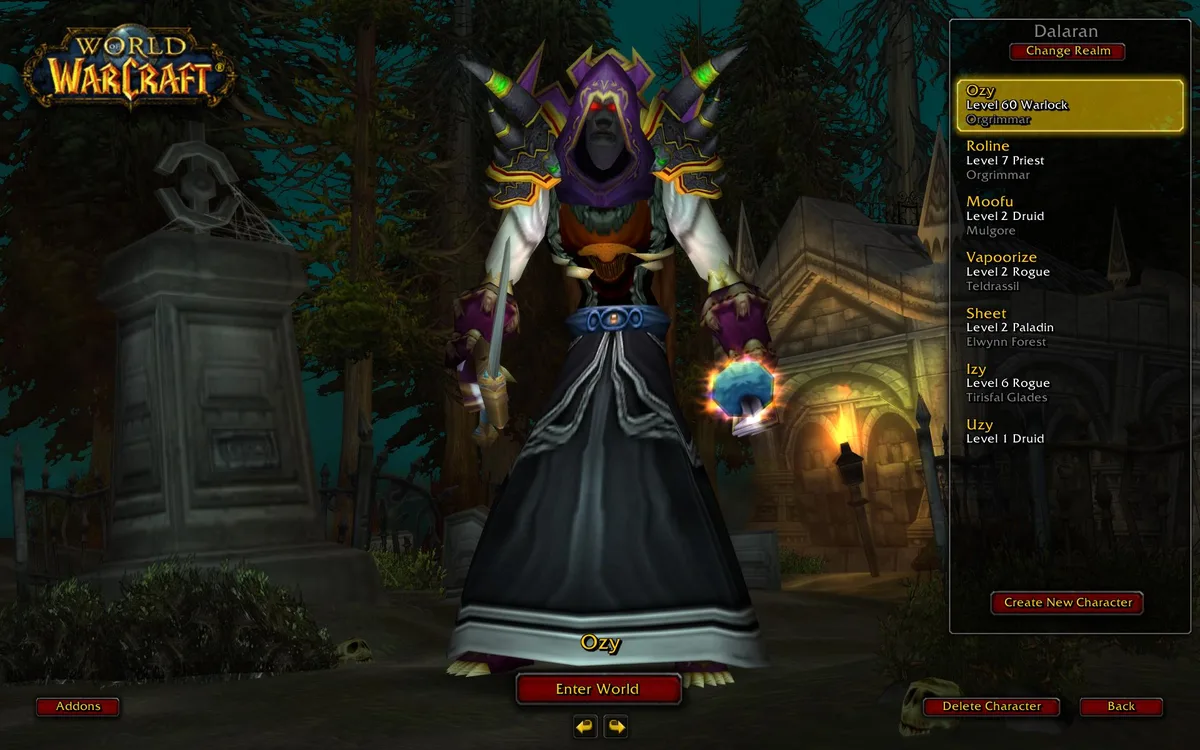Viewport: 1200px width, 750px height.
Task: Select Izy the Level 6 Rogue
Action: 1069,383
